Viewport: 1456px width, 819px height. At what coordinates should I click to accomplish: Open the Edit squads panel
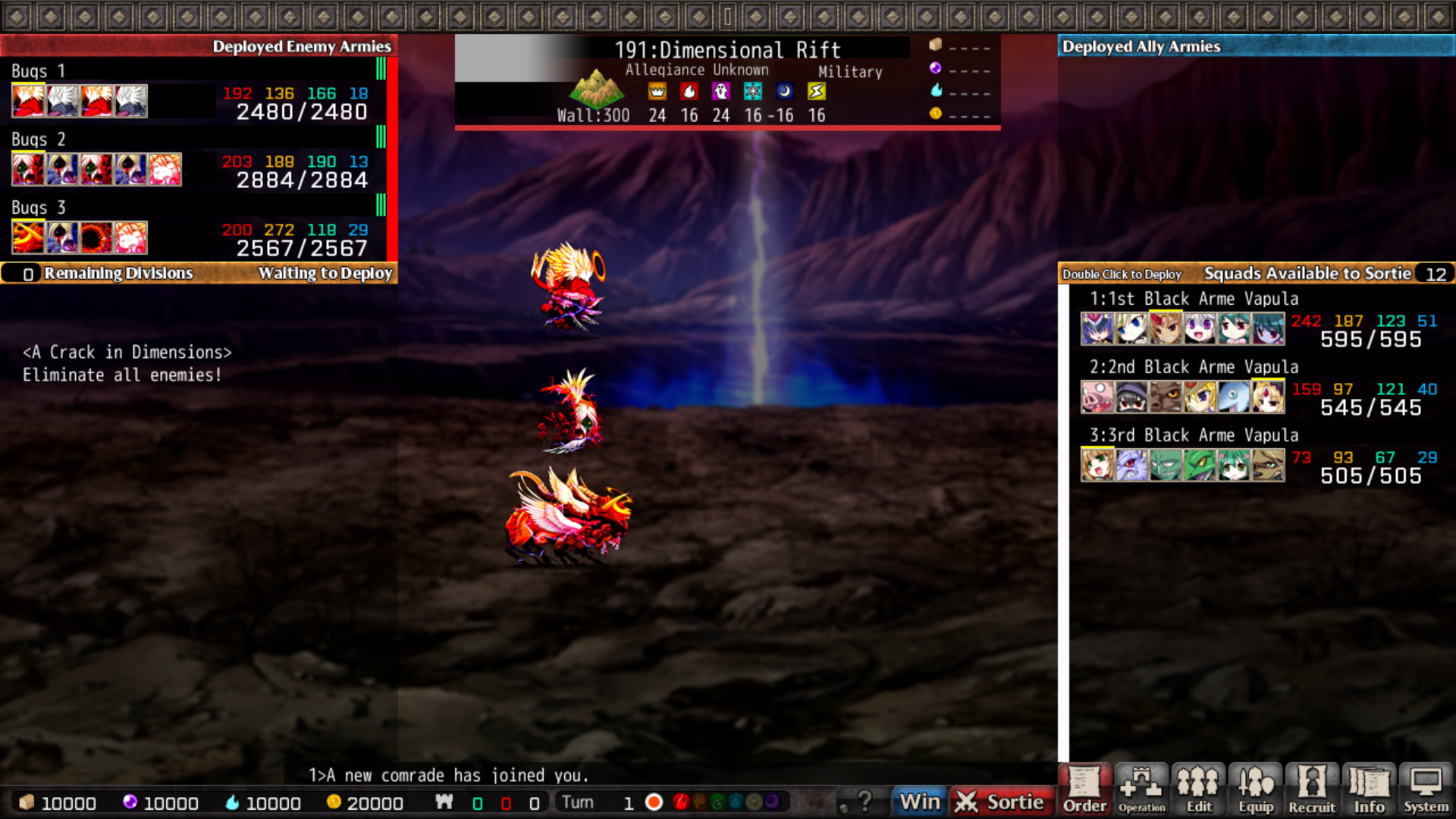point(1198,790)
